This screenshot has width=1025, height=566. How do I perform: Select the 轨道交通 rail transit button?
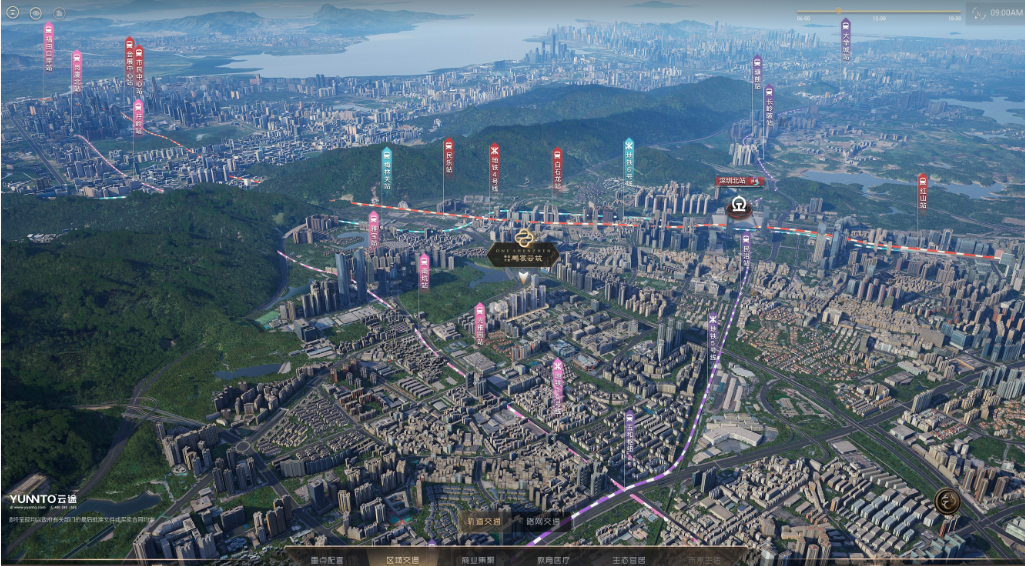[x=482, y=521]
